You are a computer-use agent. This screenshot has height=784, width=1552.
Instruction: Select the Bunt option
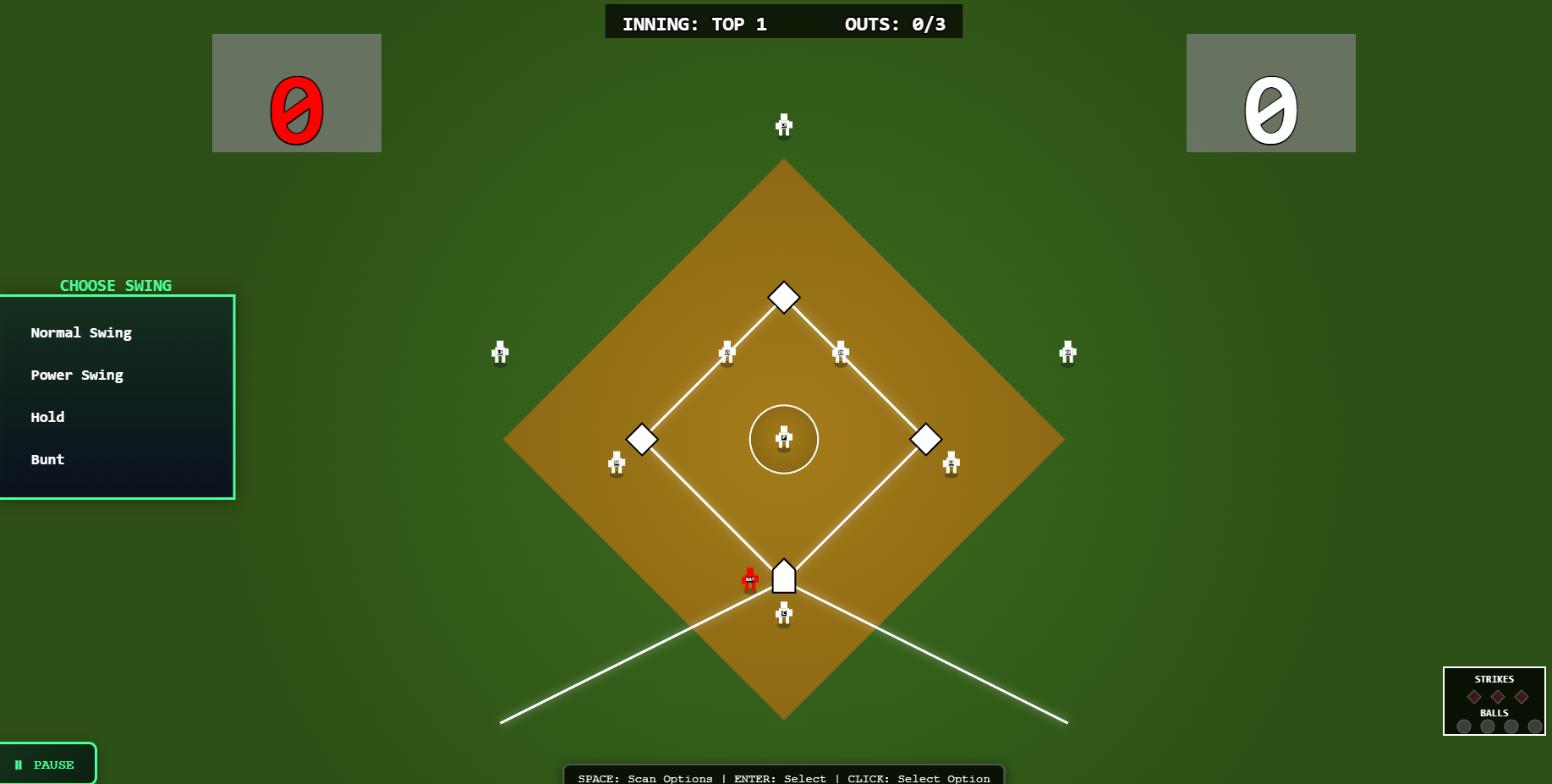[47, 459]
